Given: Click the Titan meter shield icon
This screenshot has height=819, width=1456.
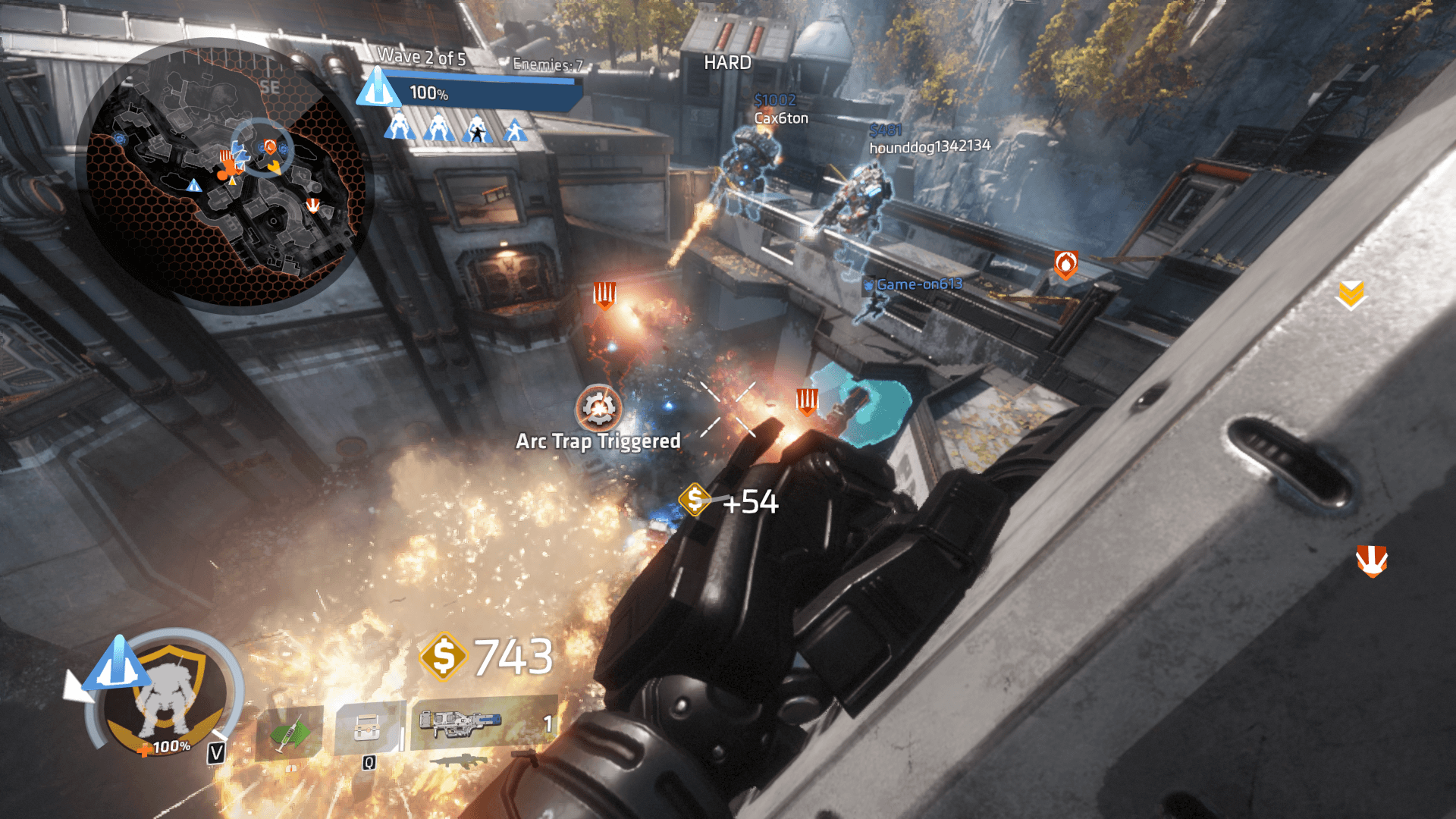Looking at the screenshot, I should (168, 695).
